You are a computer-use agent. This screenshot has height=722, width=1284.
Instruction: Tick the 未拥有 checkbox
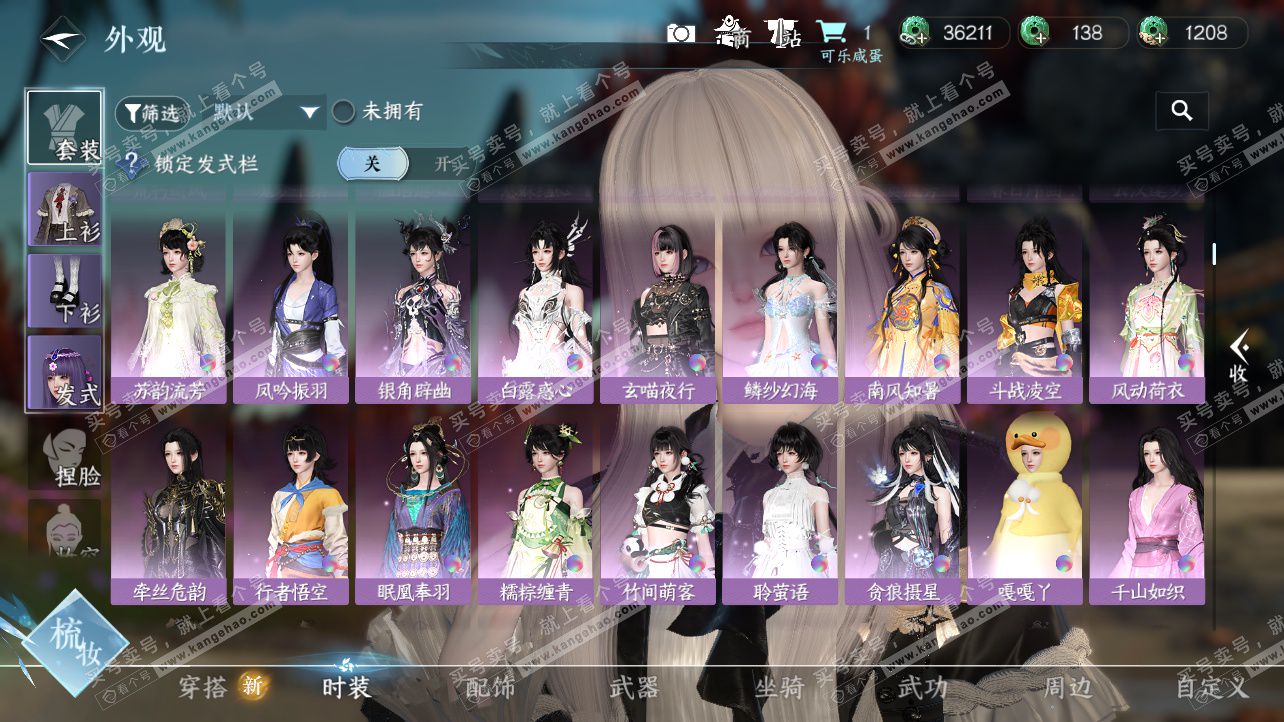[x=344, y=112]
